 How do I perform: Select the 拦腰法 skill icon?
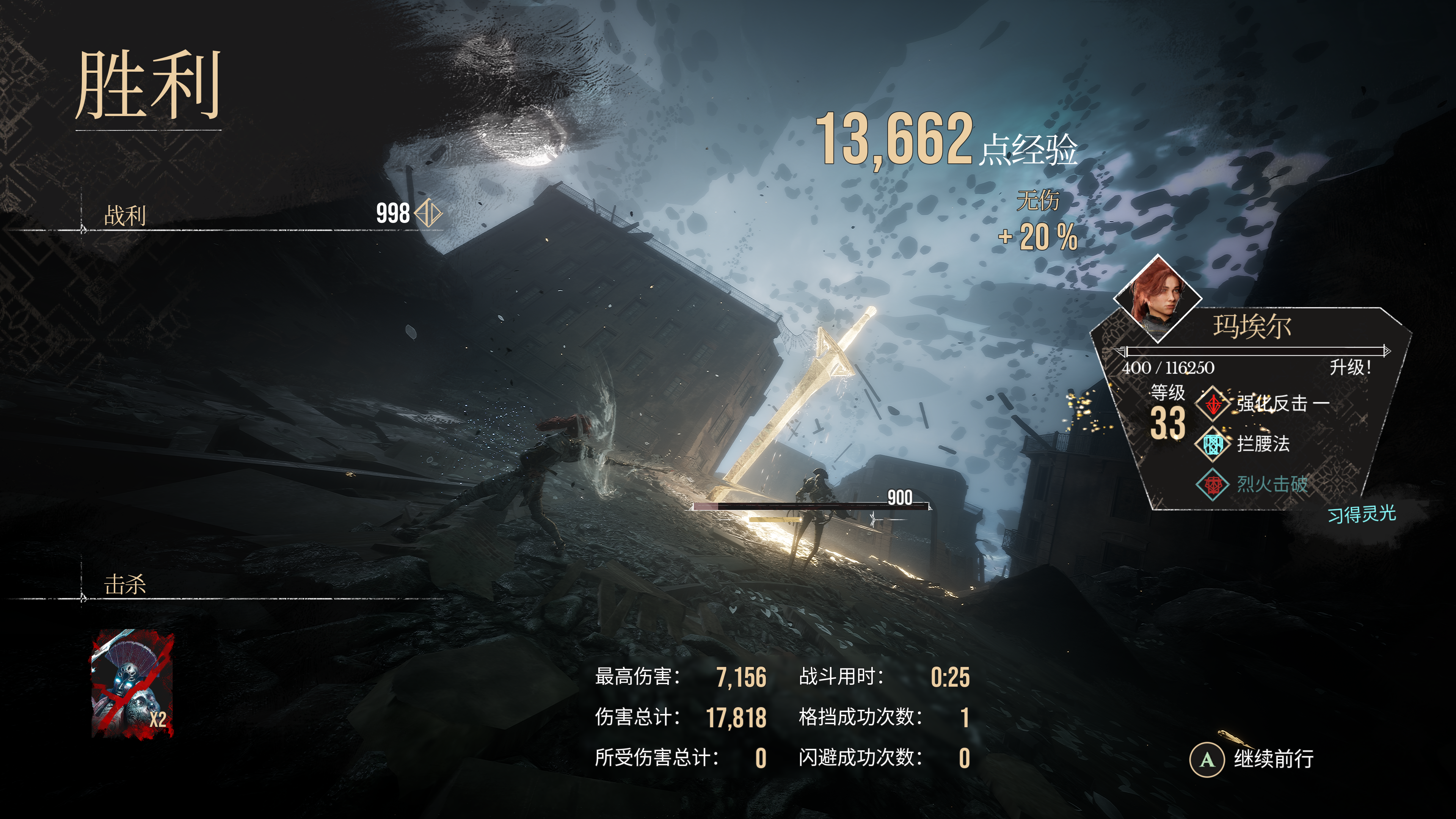click(x=1213, y=444)
